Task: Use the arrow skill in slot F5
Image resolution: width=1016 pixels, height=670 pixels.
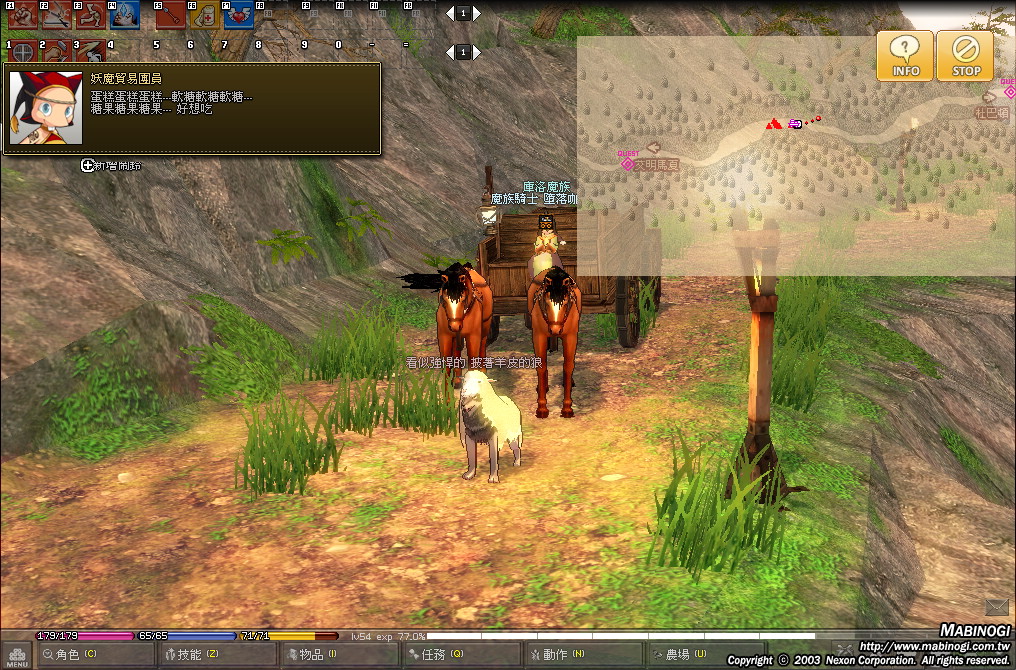Action: pyautogui.click(x=169, y=14)
